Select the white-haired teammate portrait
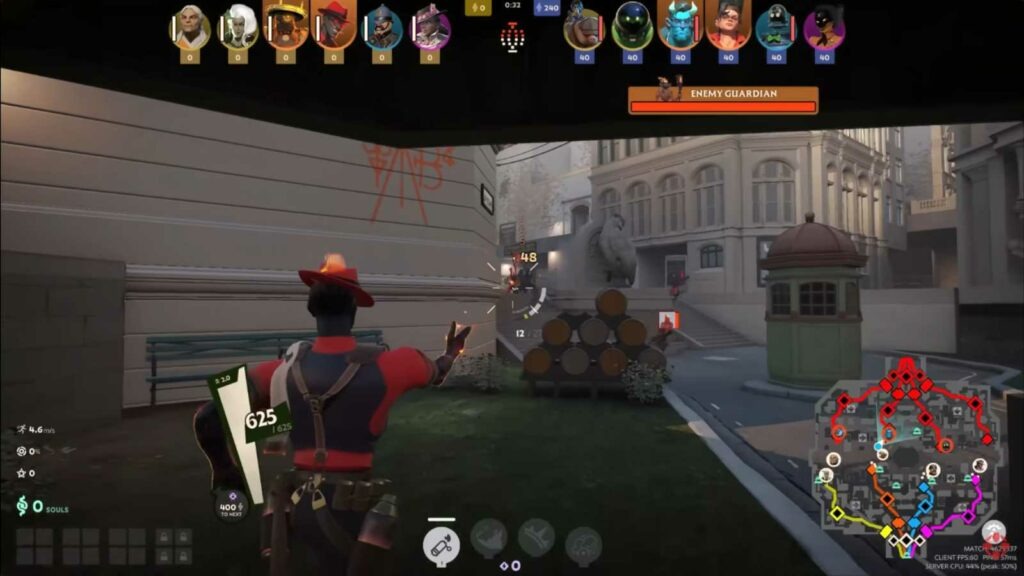Viewport: 1024px width, 576px height. (x=238, y=27)
